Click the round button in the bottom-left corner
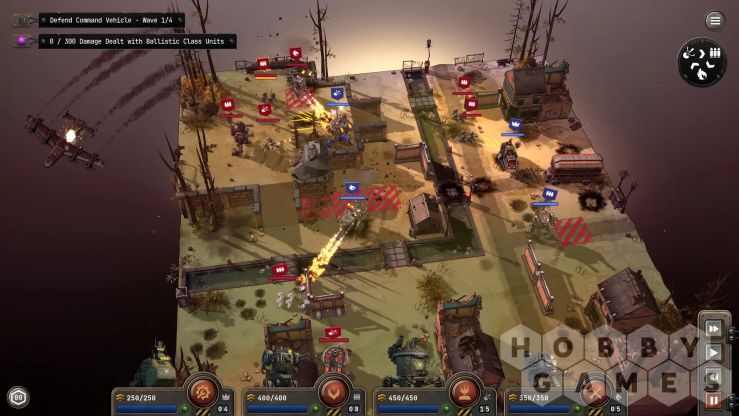This screenshot has width=739, height=416. point(17,397)
